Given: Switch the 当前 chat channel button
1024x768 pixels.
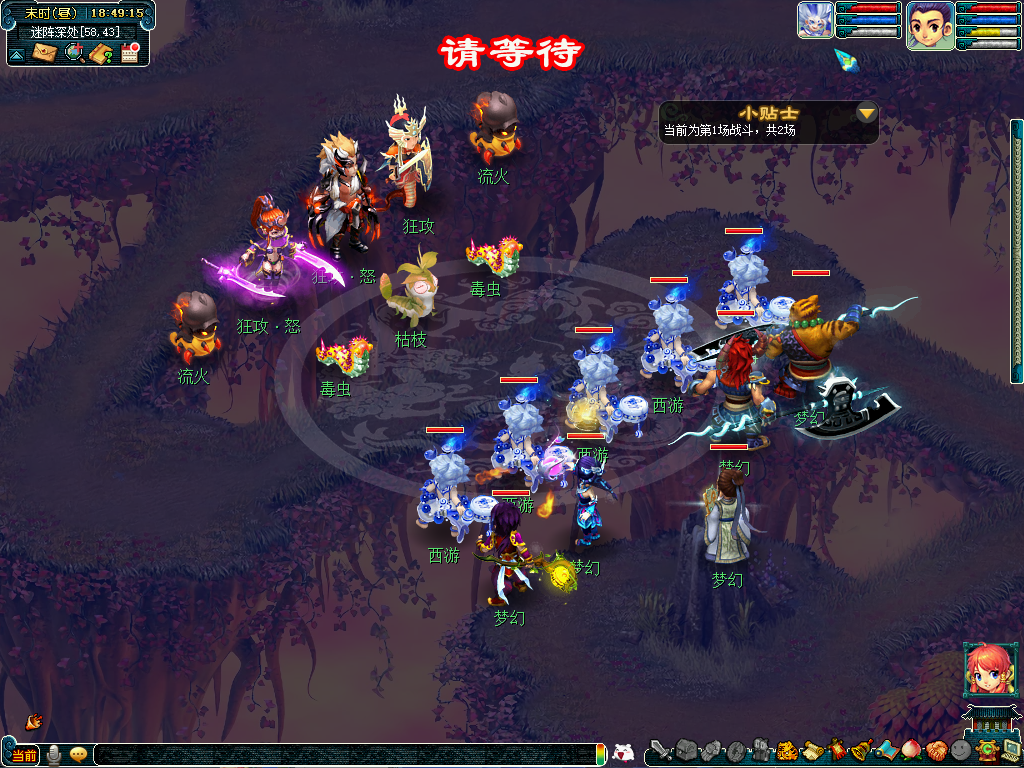Looking at the screenshot, I should coord(24,754).
